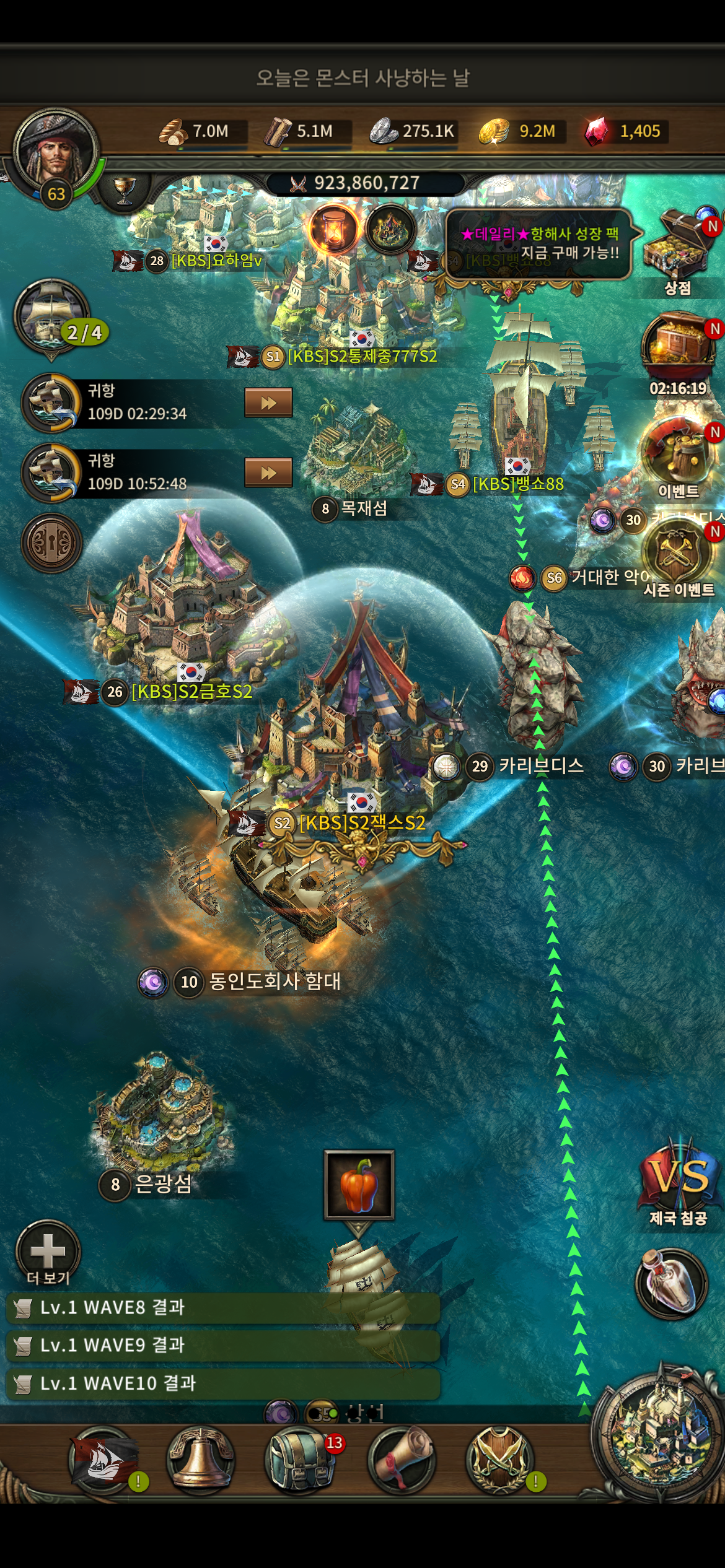Open the backpack inventory with 13 badge
The image size is (725, 1568).
(x=299, y=1460)
